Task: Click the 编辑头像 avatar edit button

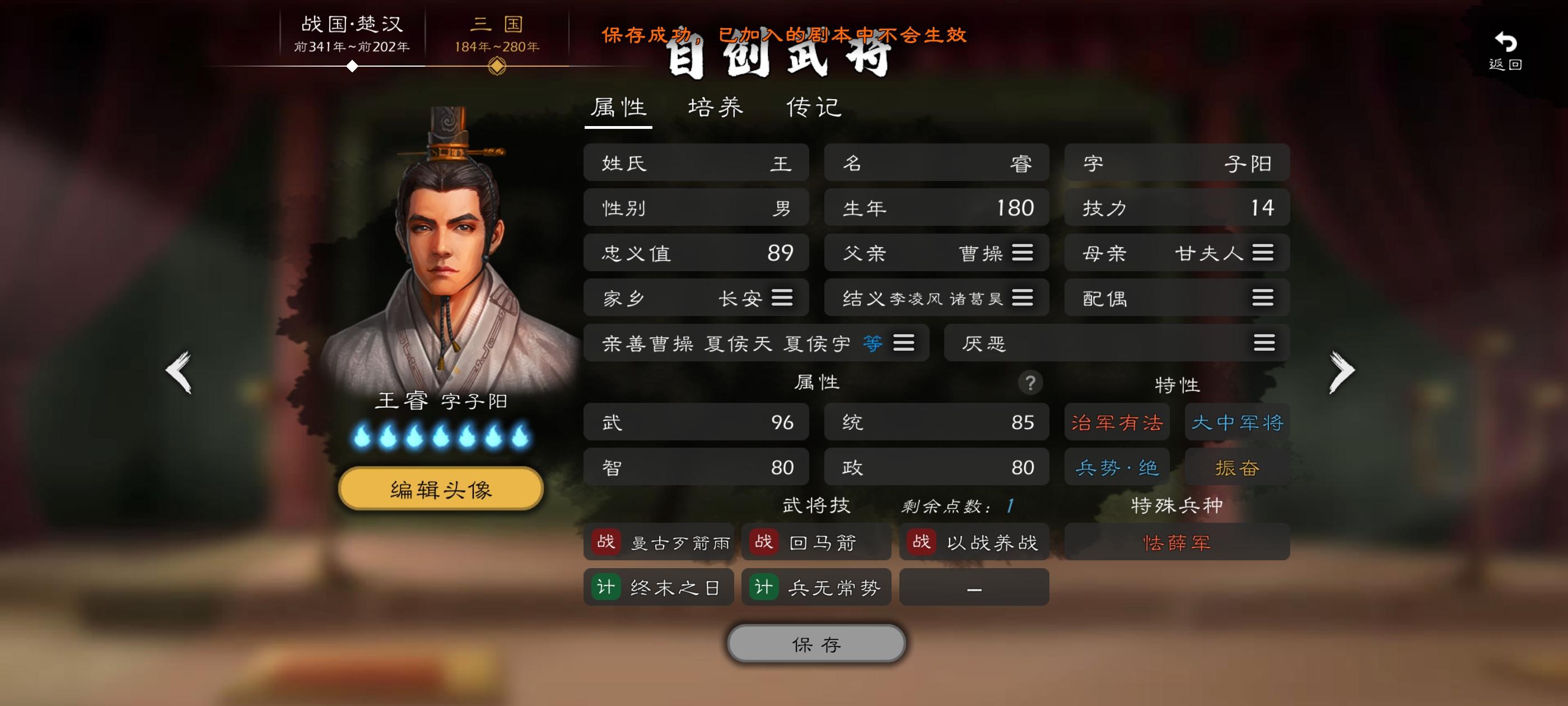Action: coord(441,488)
